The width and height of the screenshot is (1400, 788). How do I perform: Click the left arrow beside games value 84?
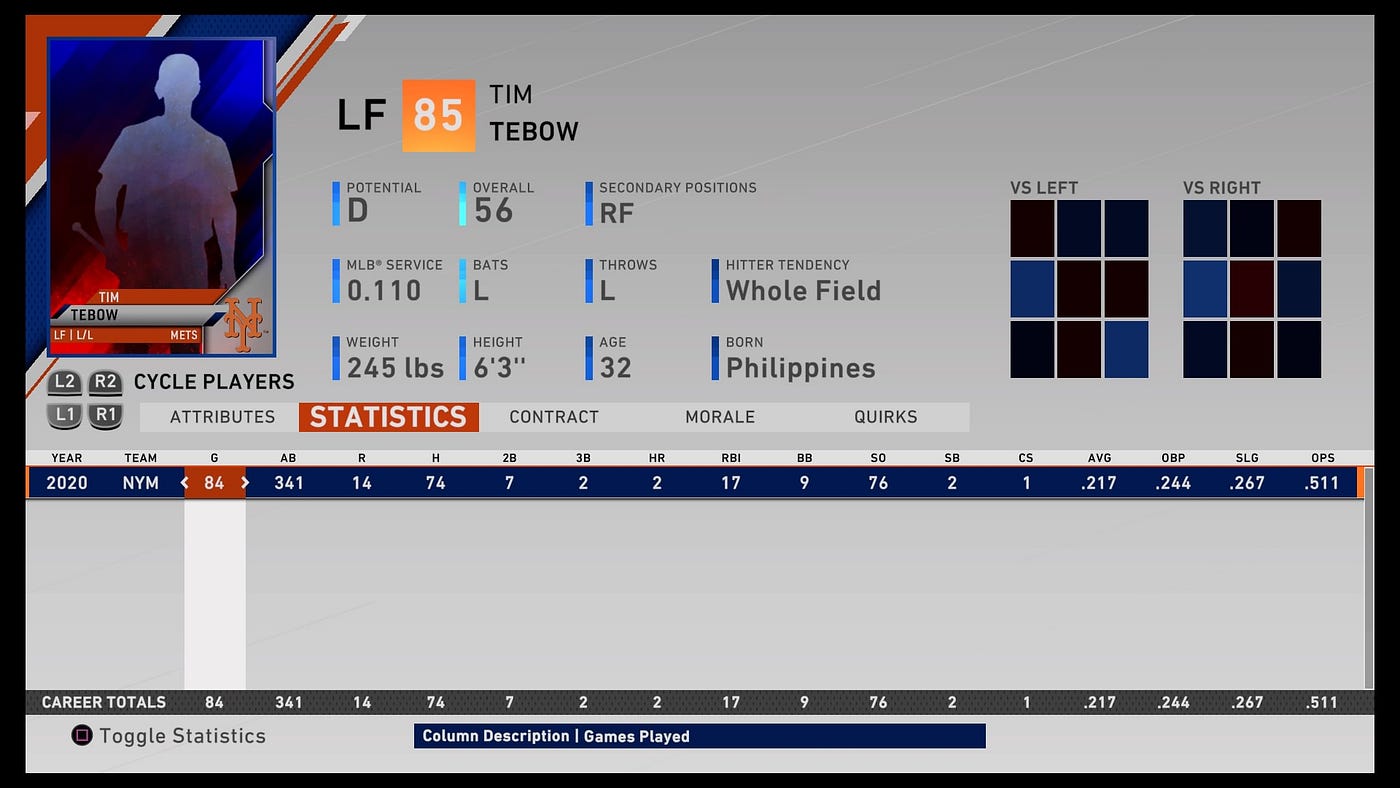pos(184,483)
